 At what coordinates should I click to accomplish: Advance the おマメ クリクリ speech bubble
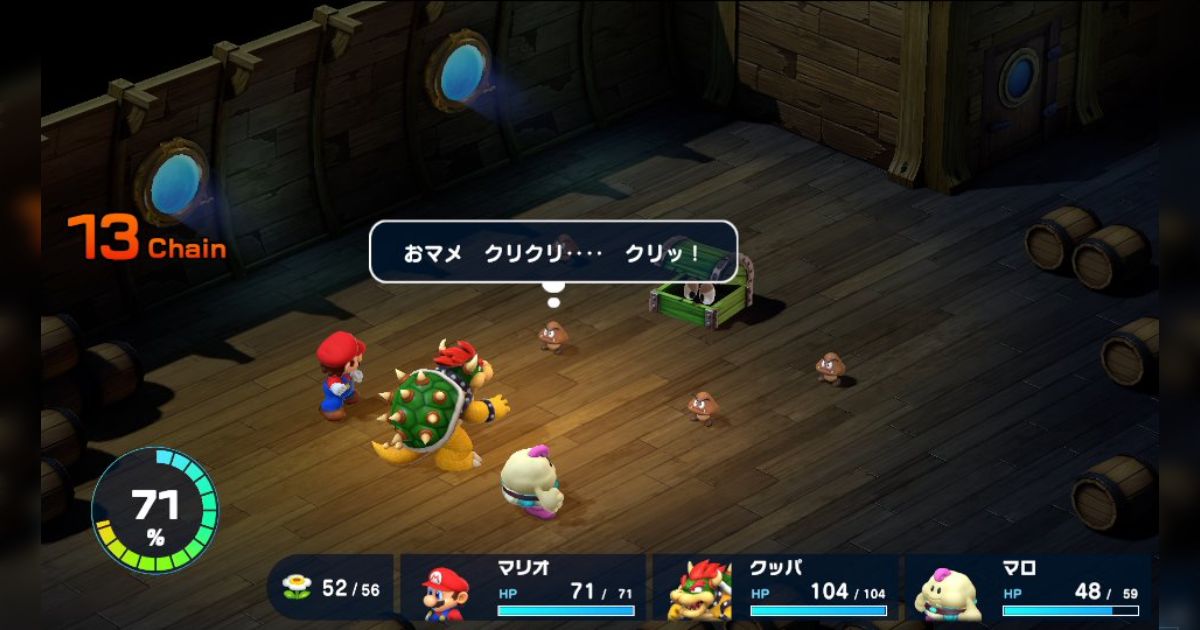click(x=553, y=252)
